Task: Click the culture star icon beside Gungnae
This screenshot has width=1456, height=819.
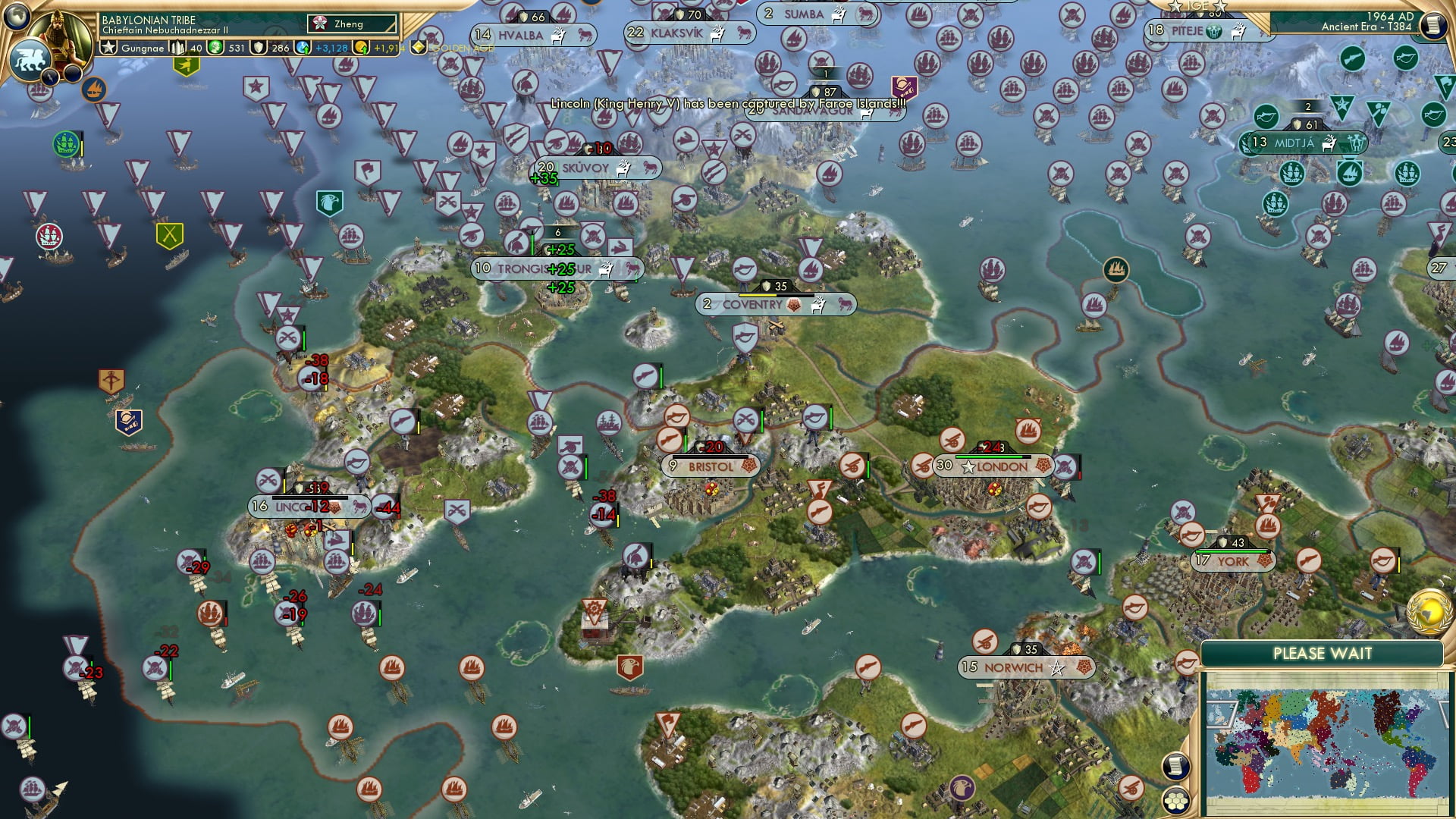Action: pos(108,47)
